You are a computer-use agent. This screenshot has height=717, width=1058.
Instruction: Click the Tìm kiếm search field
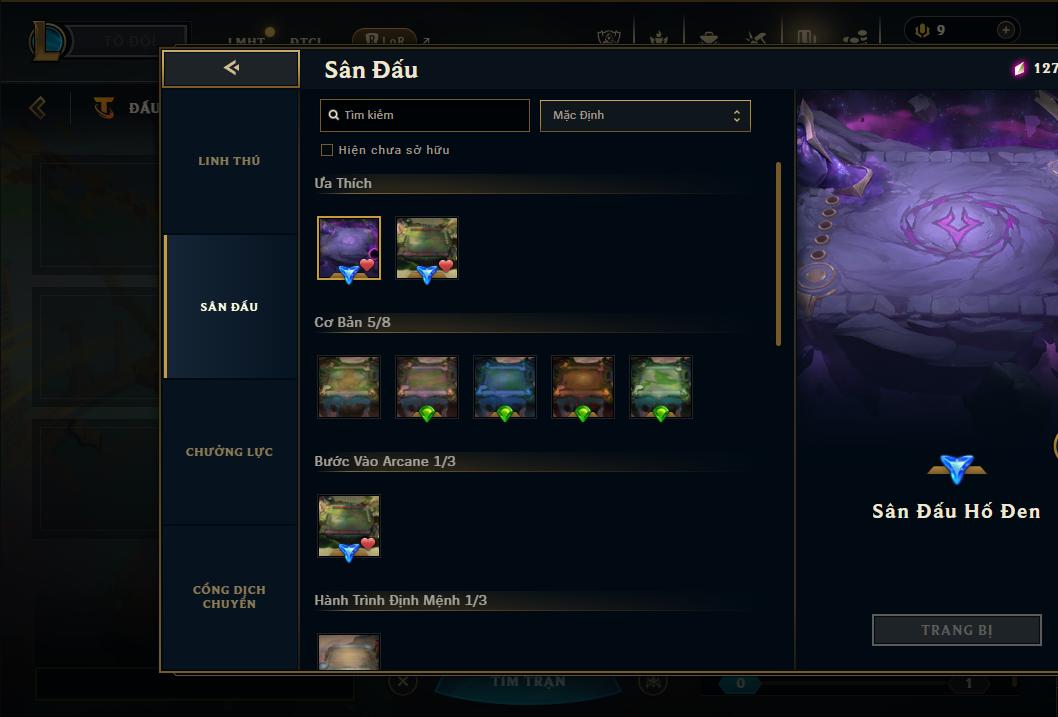(425, 115)
